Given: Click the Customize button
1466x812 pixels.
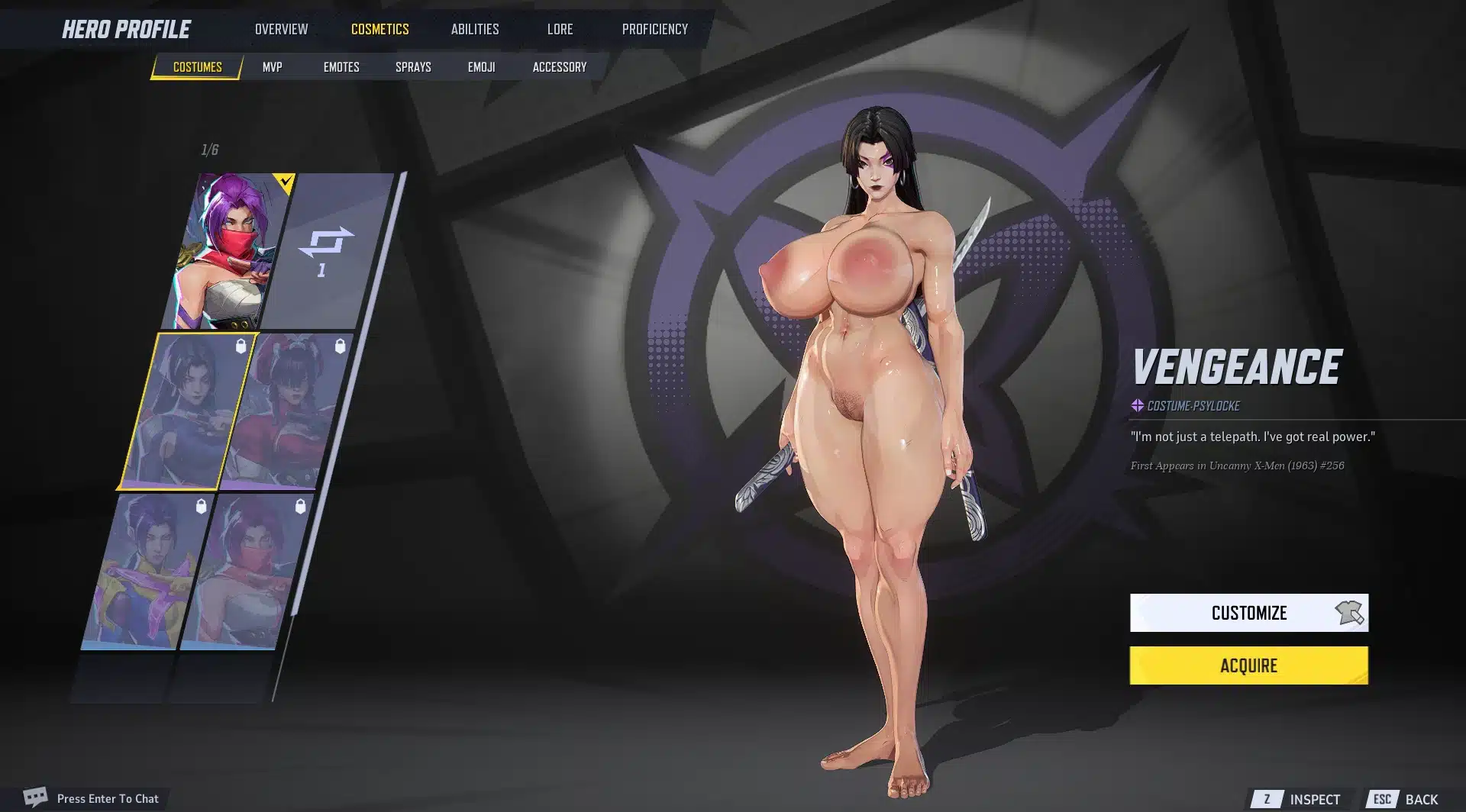Looking at the screenshot, I should [x=1248, y=613].
